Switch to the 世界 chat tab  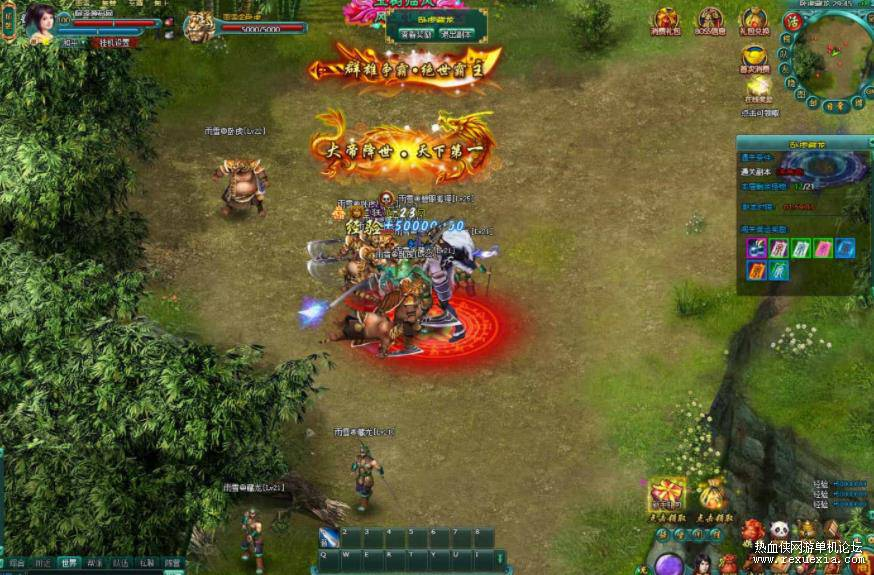click(x=68, y=563)
